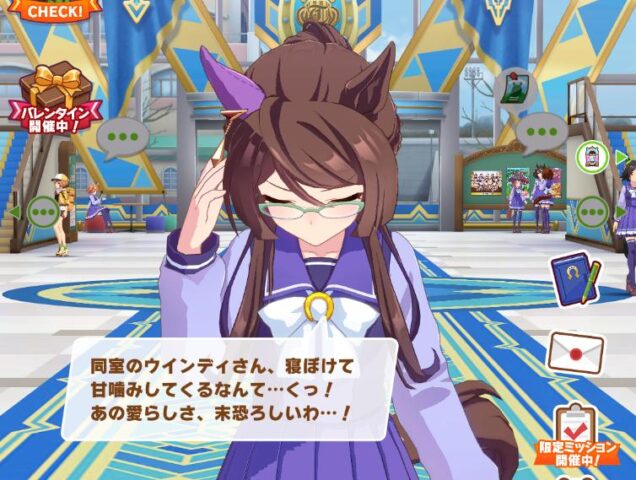
Task: Open the mail envelope icon
Action: point(575,352)
